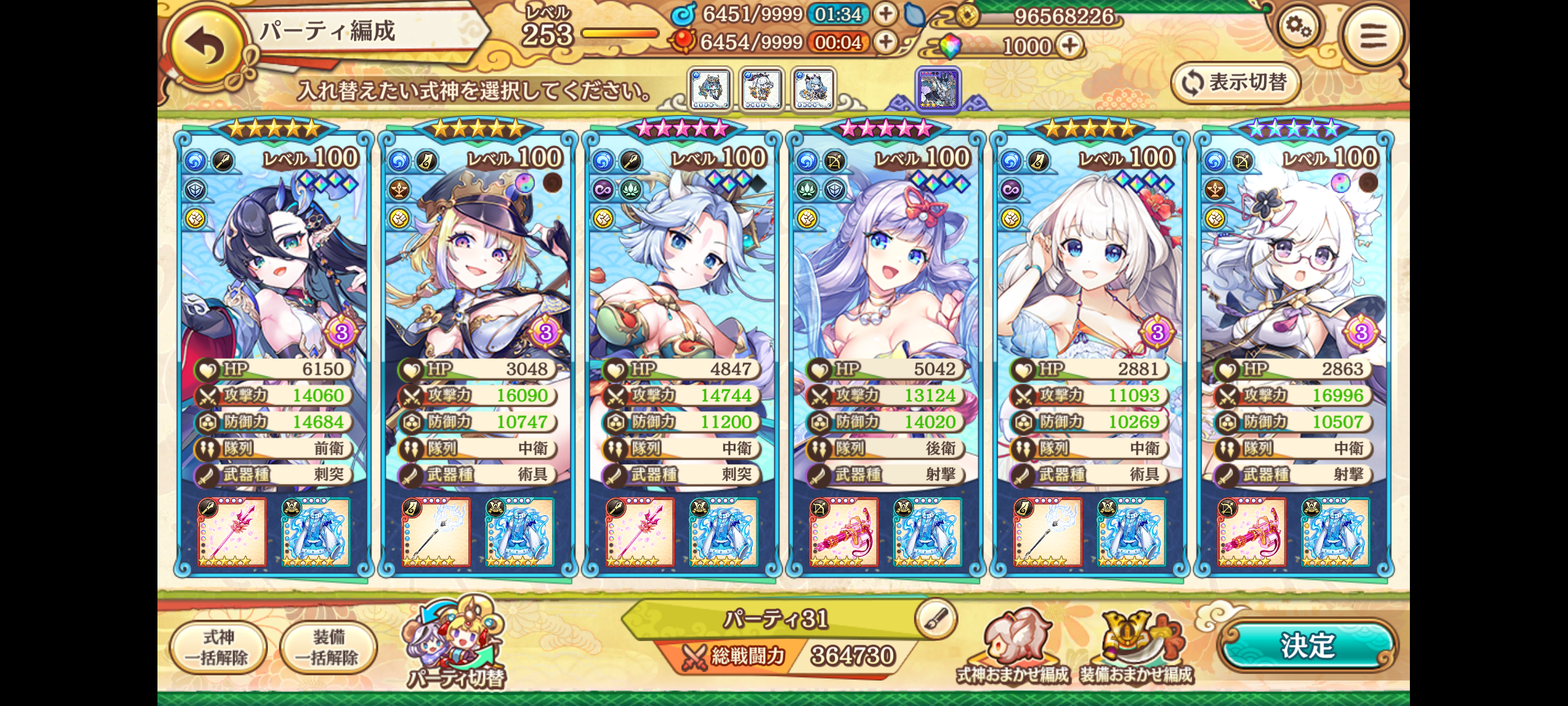Unequip all gear with 装備一括解除

pyautogui.click(x=328, y=647)
